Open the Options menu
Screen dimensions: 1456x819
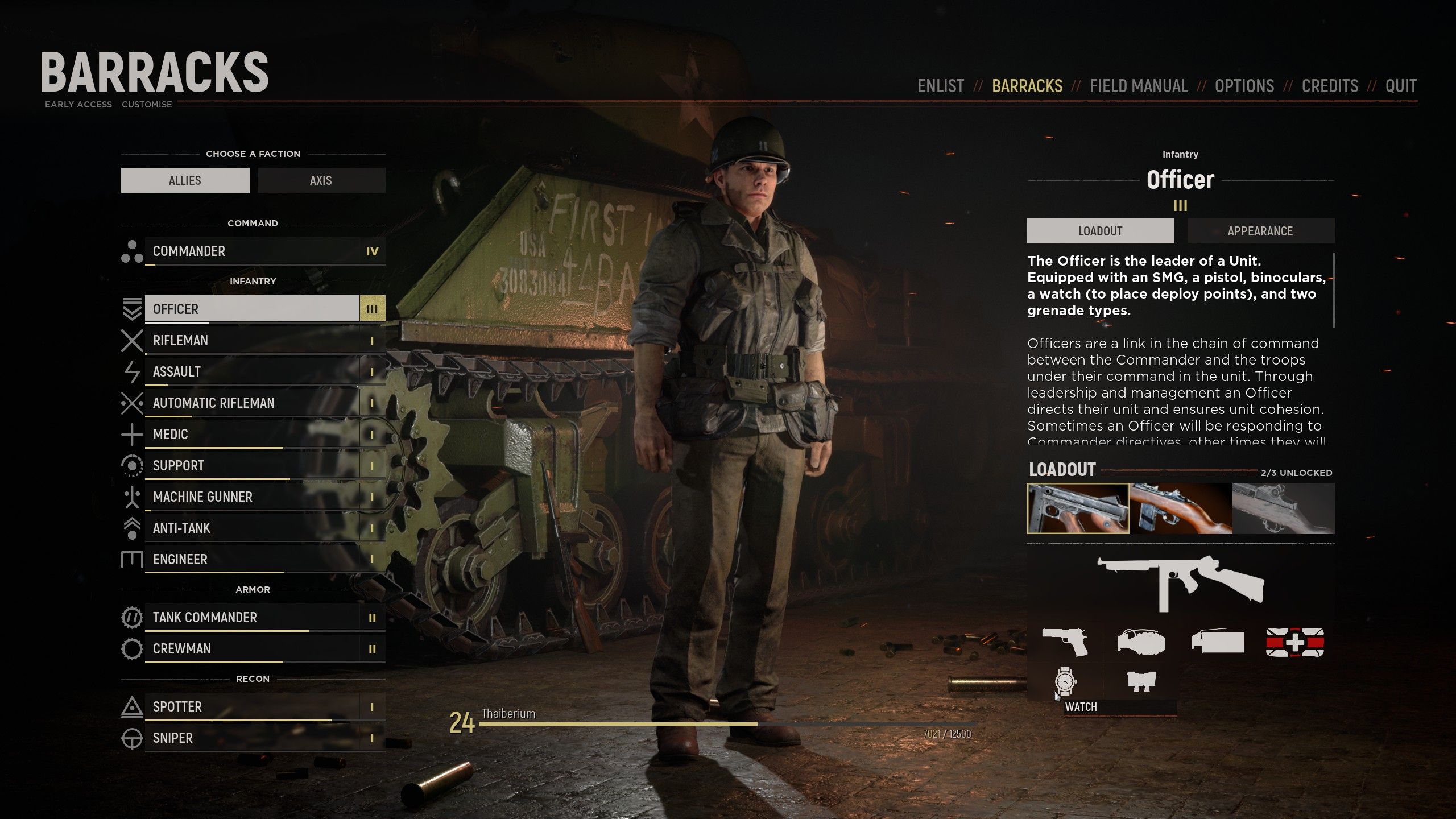coord(1244,86)
